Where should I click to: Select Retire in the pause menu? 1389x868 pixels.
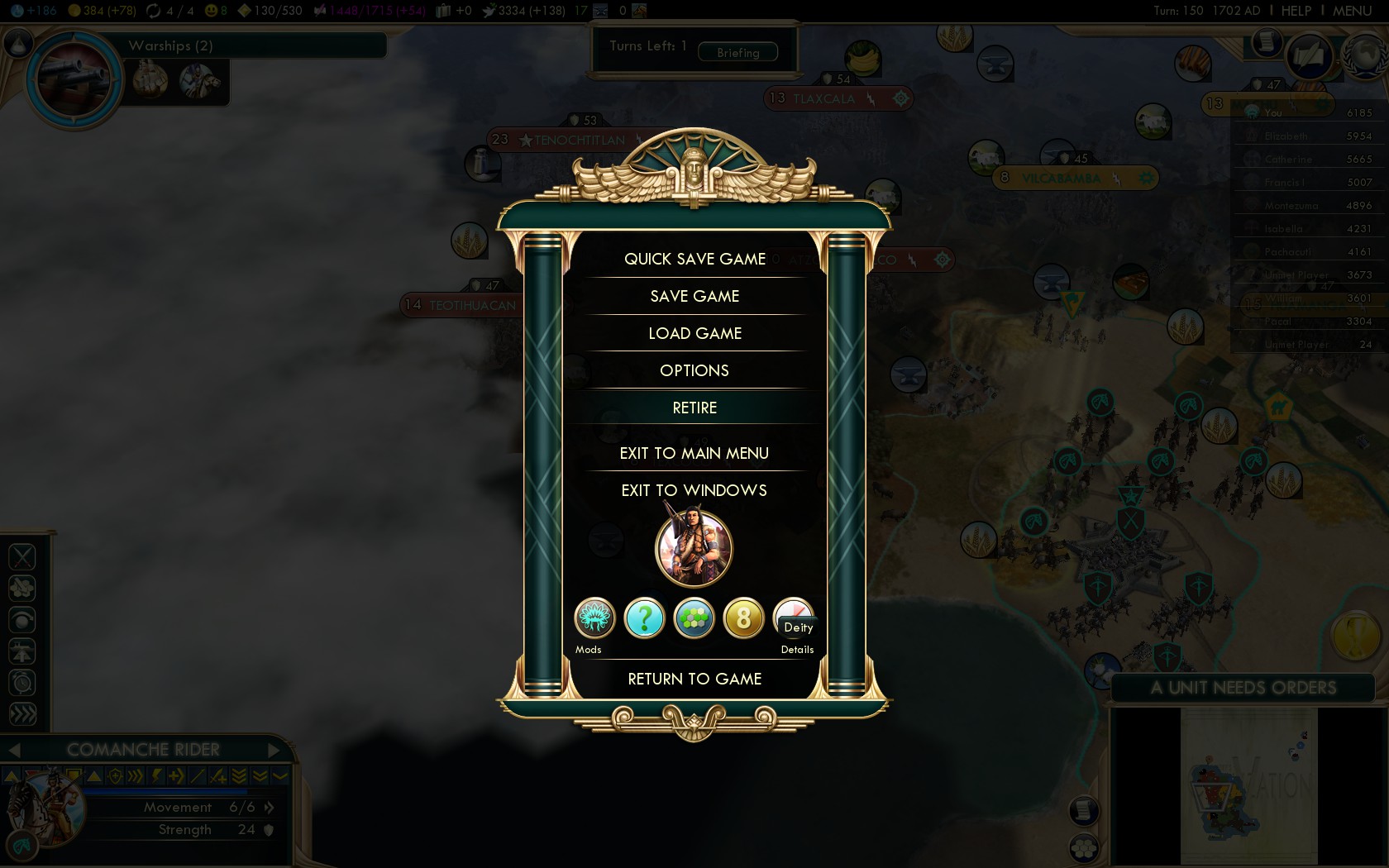coord(694,408)
